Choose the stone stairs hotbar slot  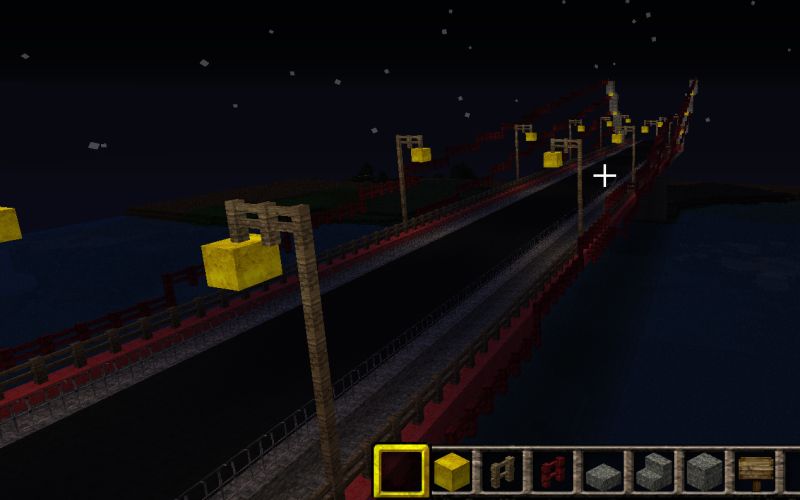pos(655,471)
